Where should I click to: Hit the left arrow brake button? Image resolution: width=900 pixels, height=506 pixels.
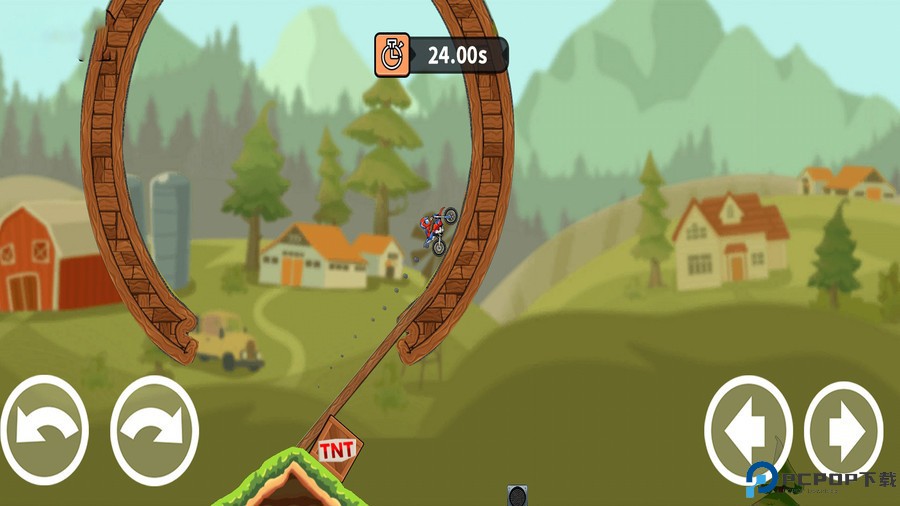(x=748, y=430)
